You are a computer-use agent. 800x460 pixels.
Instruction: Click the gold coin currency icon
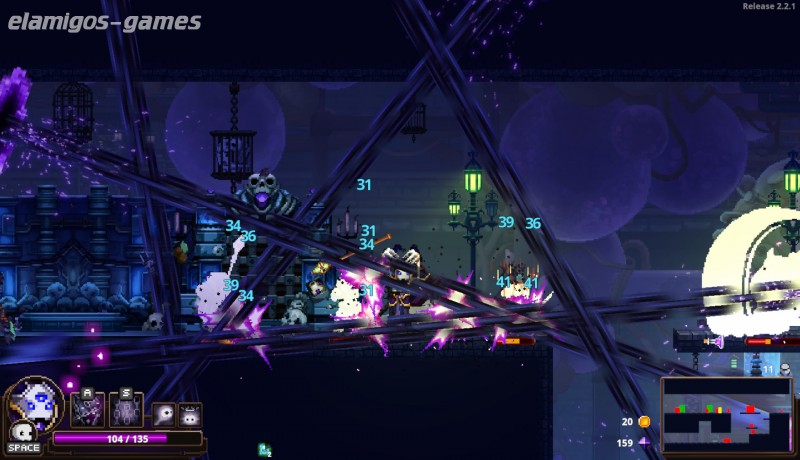pos(644,422)
